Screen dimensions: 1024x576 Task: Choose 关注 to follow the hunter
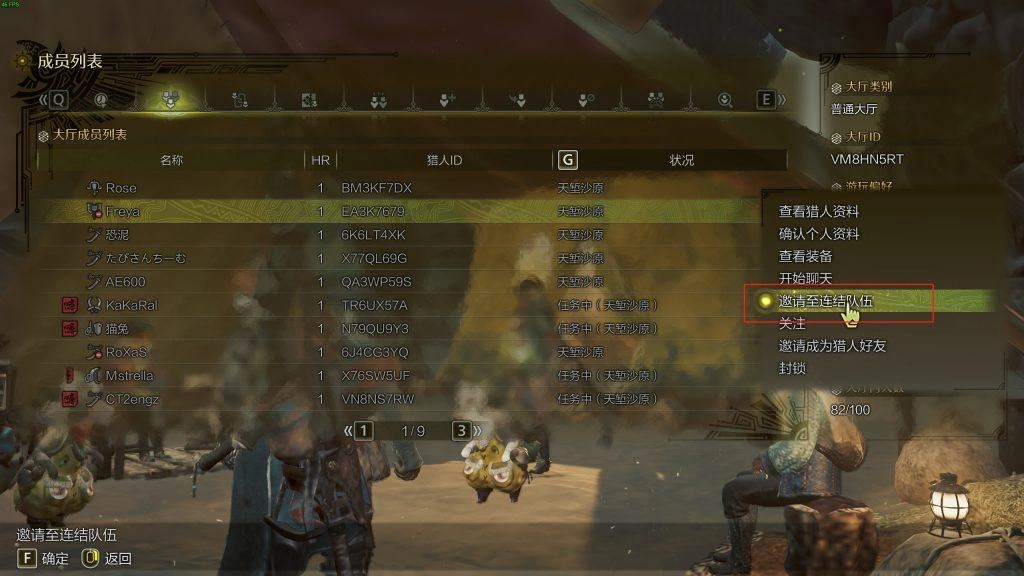click(x=792, y=323)
